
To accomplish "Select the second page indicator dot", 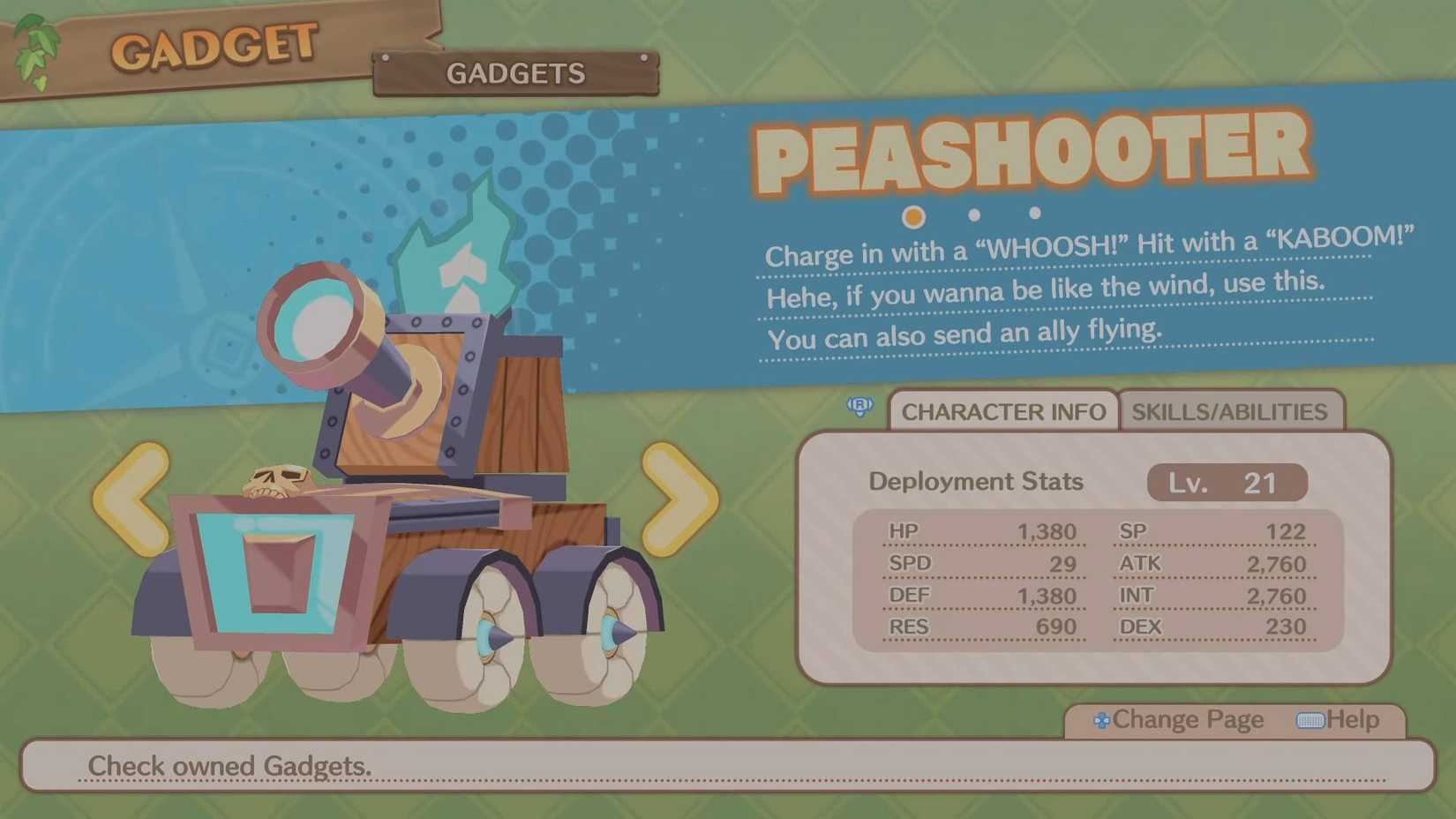I will coord(973,213).
